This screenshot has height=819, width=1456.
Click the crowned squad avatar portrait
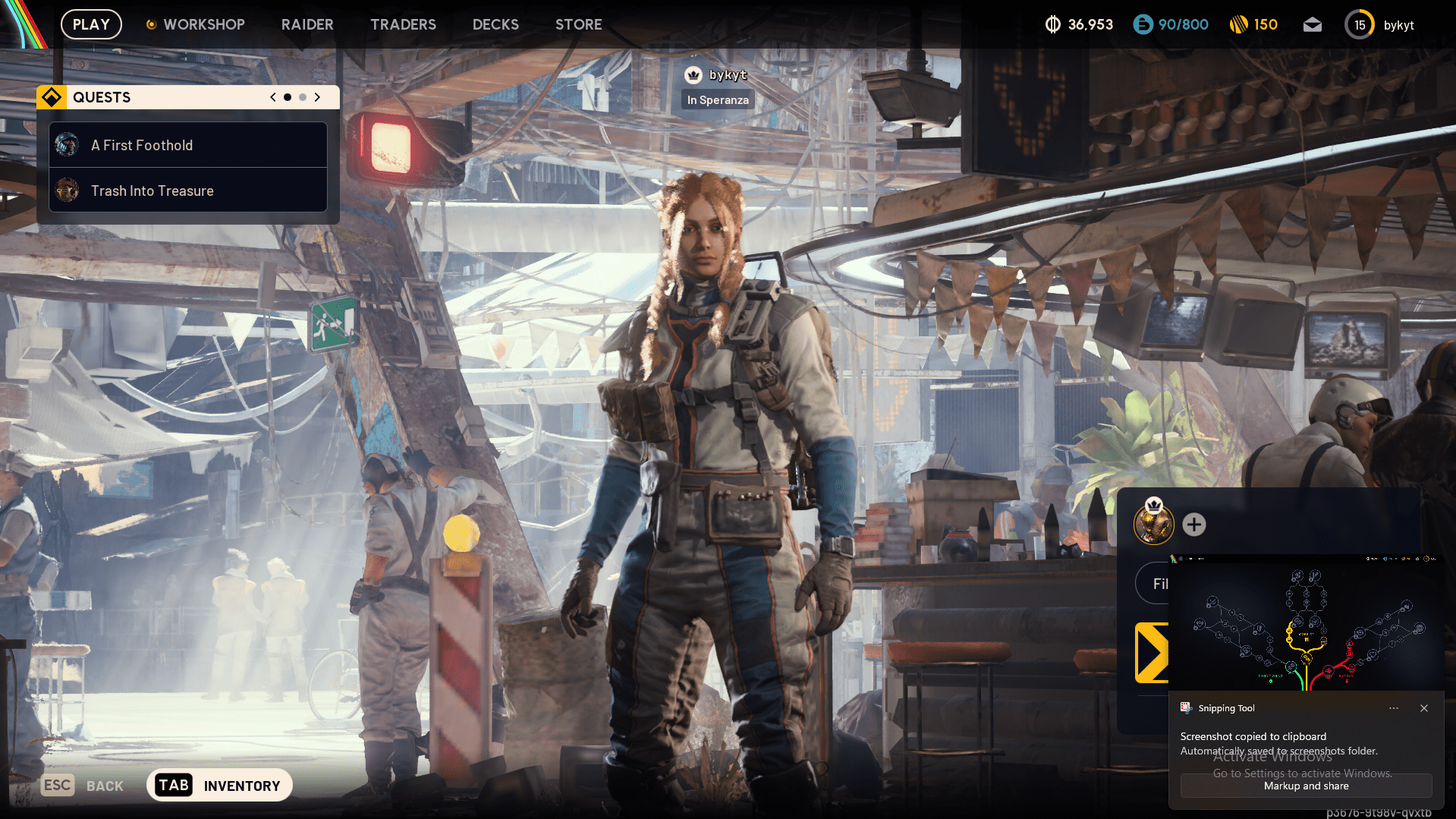tap(1153, 524)
